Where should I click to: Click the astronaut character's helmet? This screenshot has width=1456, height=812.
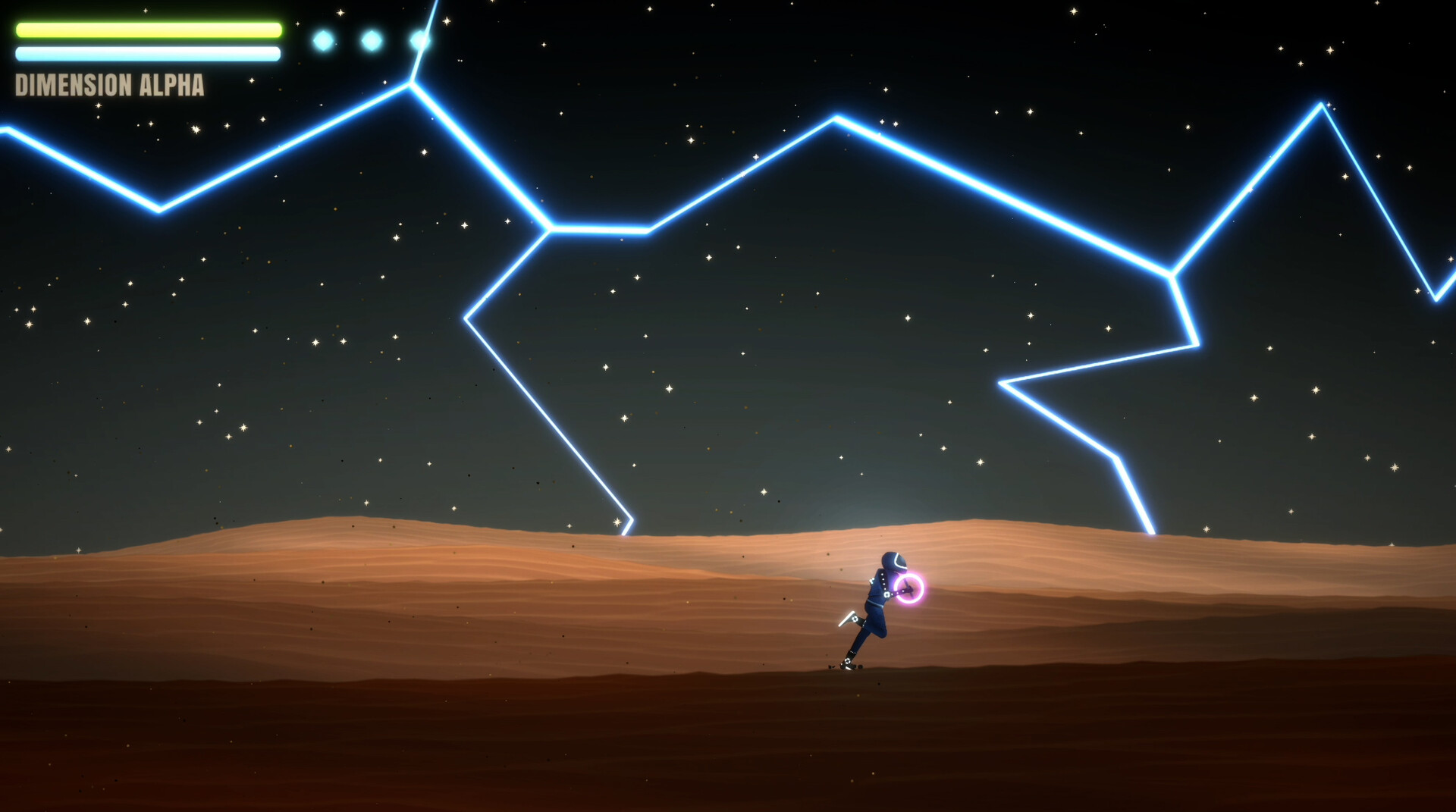click(893, 561)
